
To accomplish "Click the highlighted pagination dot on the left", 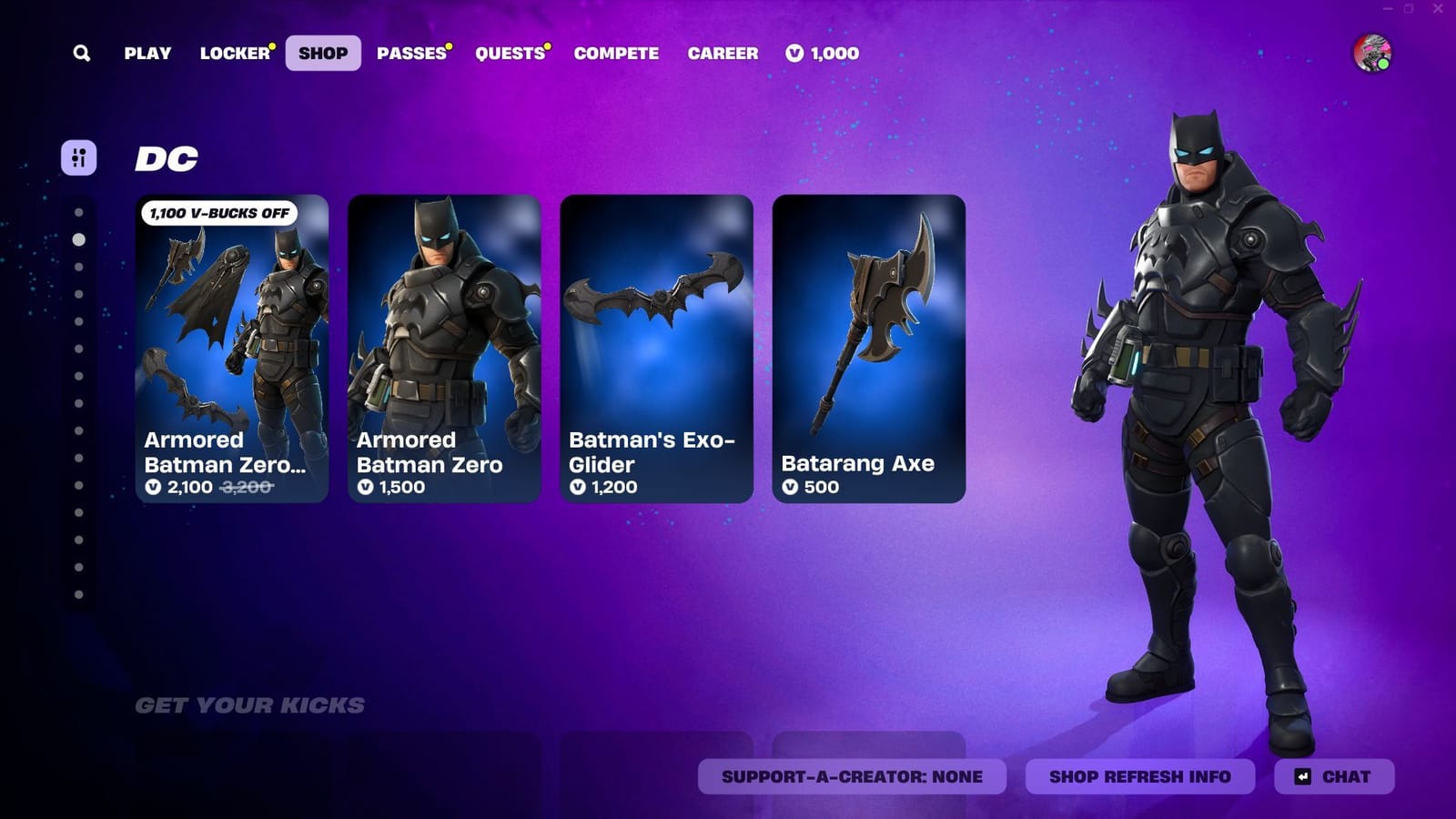I will 78,240.
